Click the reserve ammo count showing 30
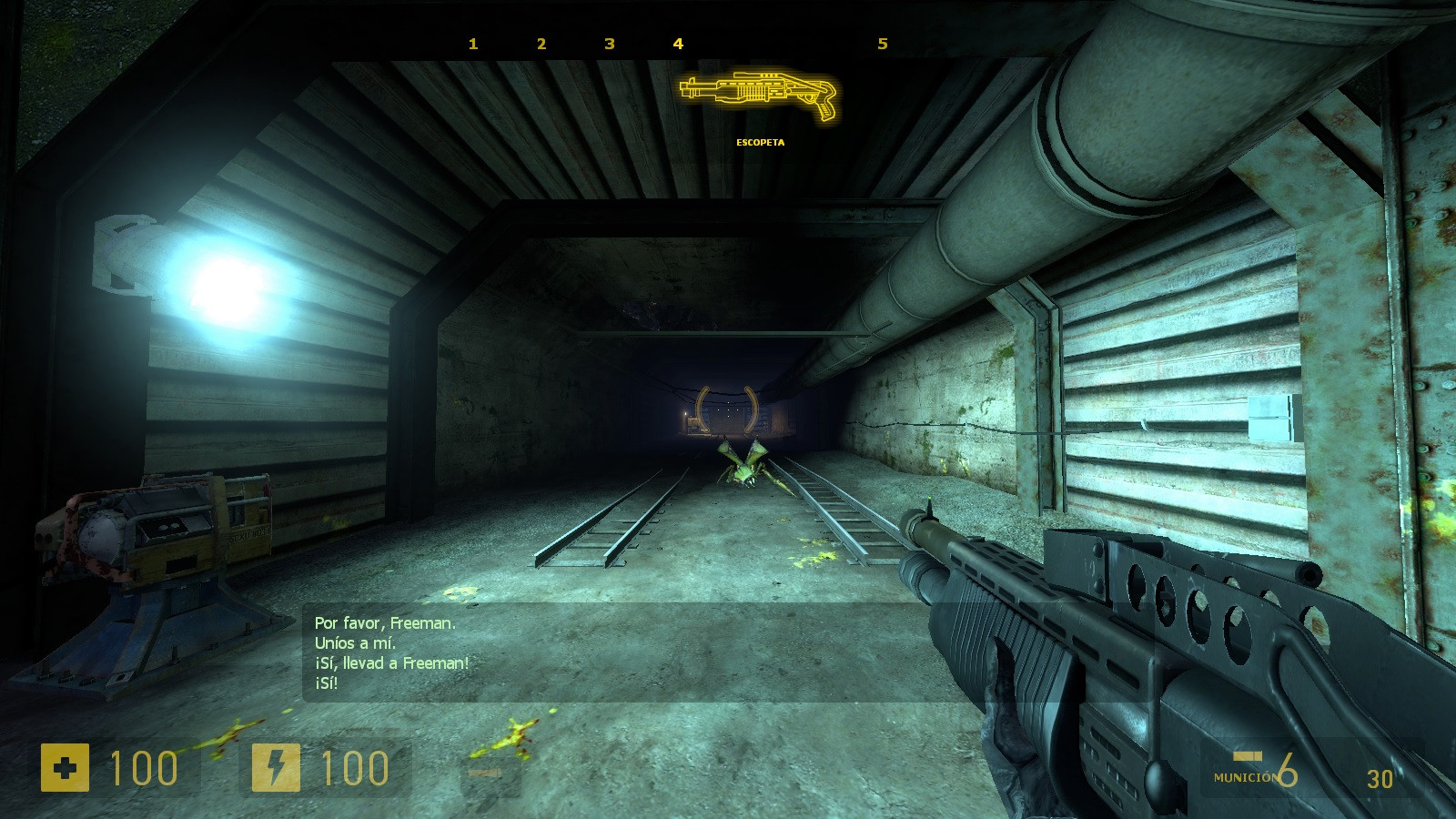Image resolution: width=1456 pixels, height=819 pixels. tap(1380, 779)
